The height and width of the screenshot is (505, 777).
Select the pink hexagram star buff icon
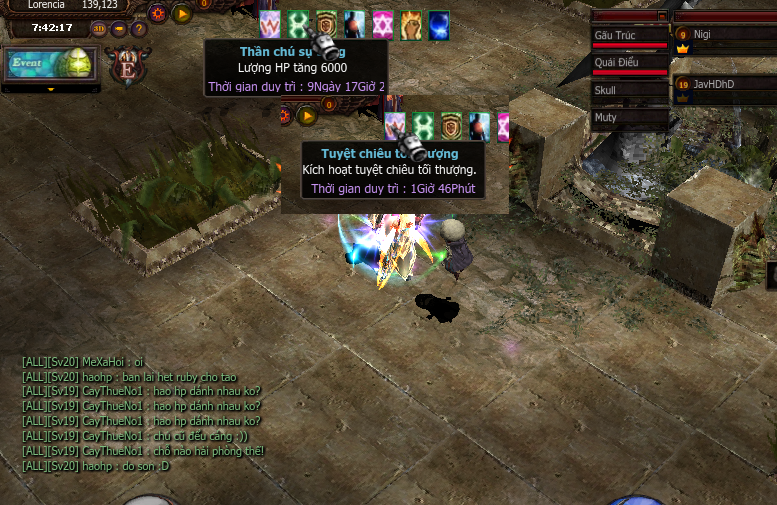pos(382,24)
